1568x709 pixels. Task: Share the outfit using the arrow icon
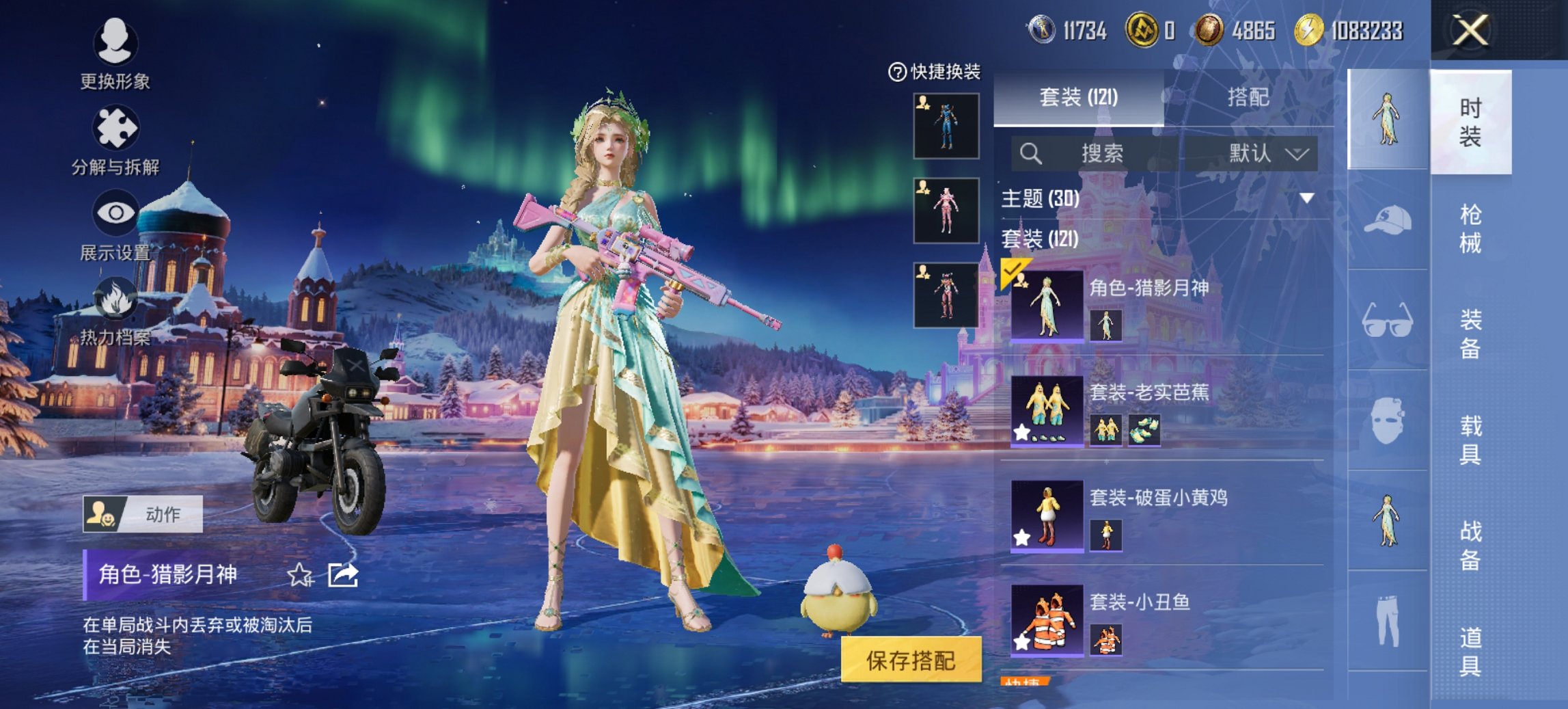[x=342, y=575]
